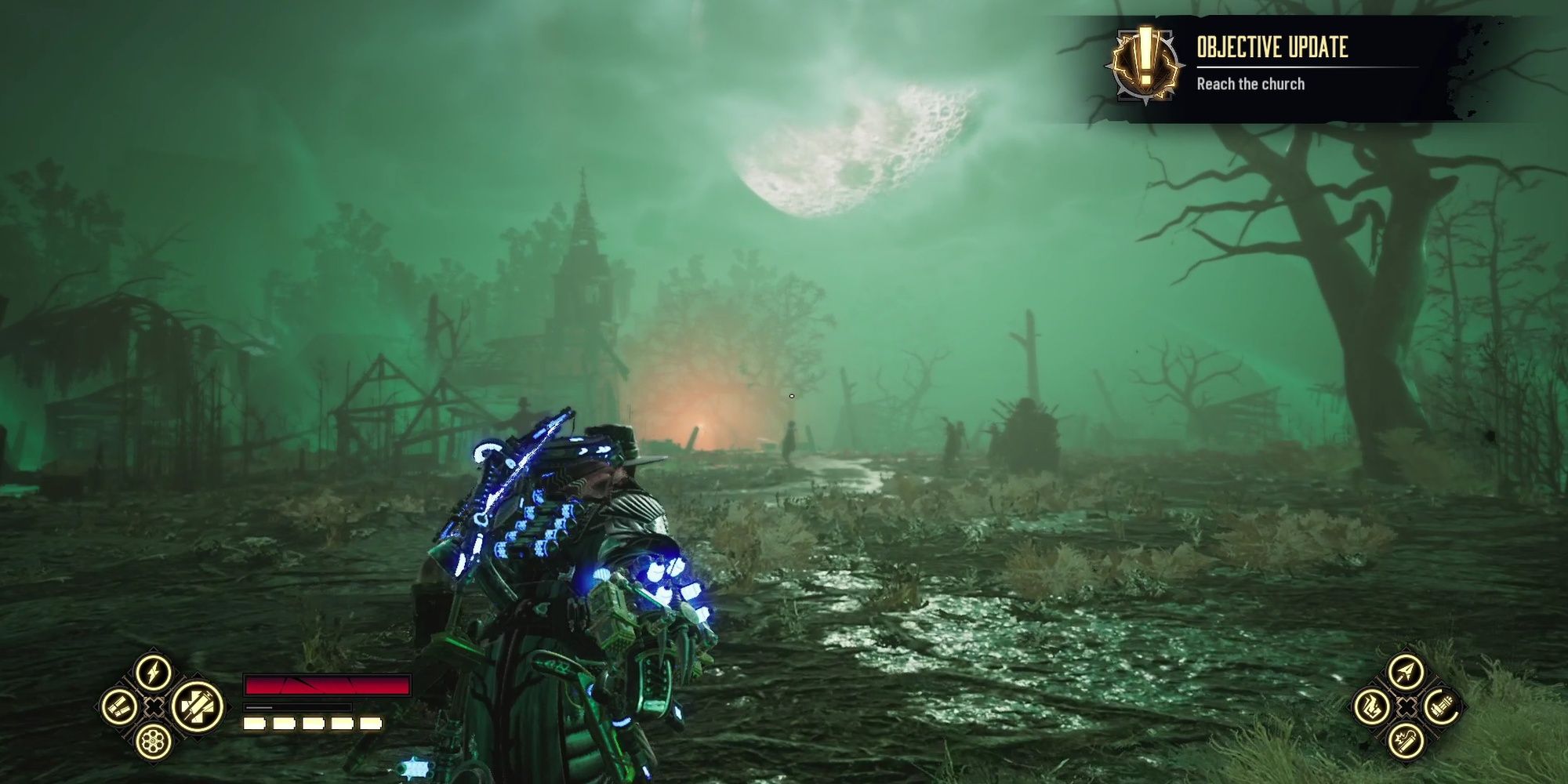Click the red health bar
Screen dimensions: 1568x784
coord(329,685)
